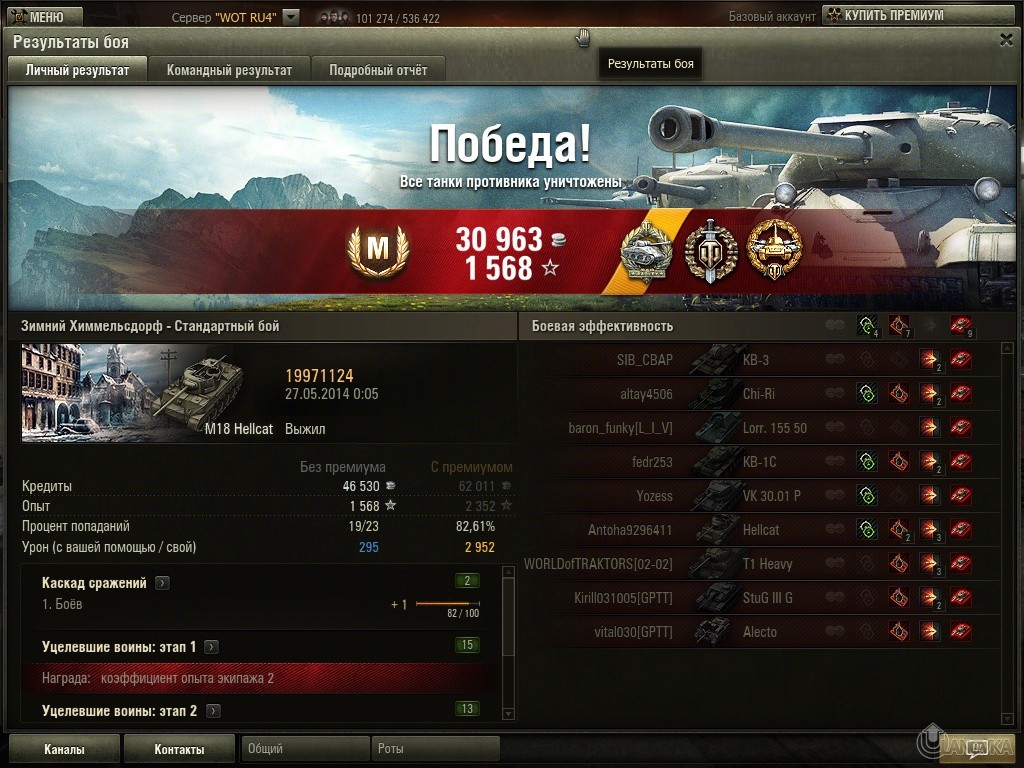1024x768 pixels.
Task: Close the battle results window
Action: (x=1006, y=39)
